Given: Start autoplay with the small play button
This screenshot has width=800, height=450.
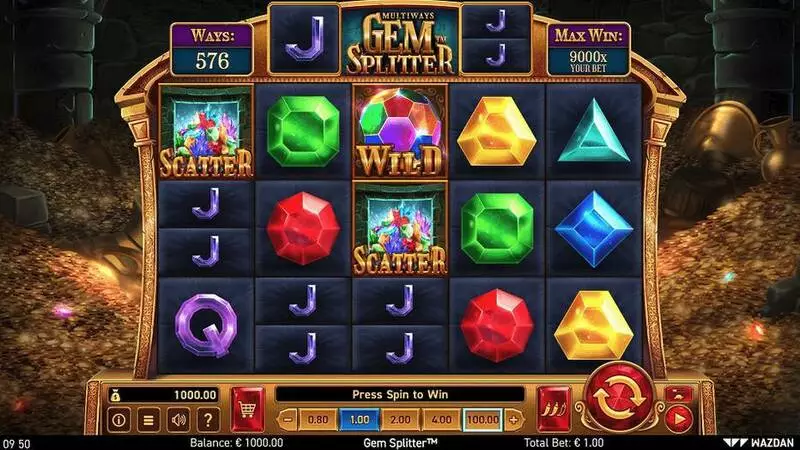Looking at the screenshot, I should point(679,420).
